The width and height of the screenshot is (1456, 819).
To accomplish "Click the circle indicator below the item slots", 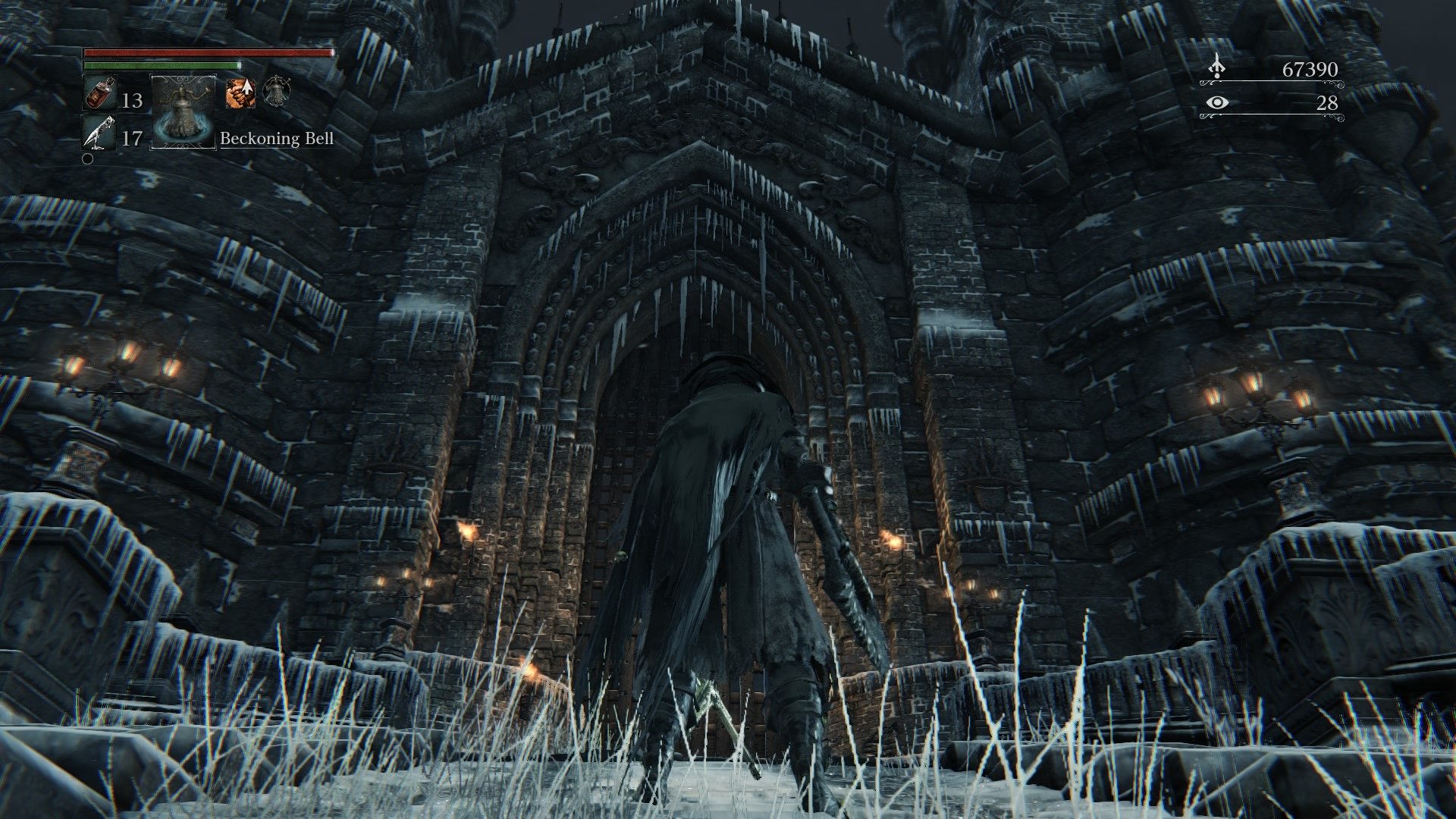I will click(x=88, y=161).
